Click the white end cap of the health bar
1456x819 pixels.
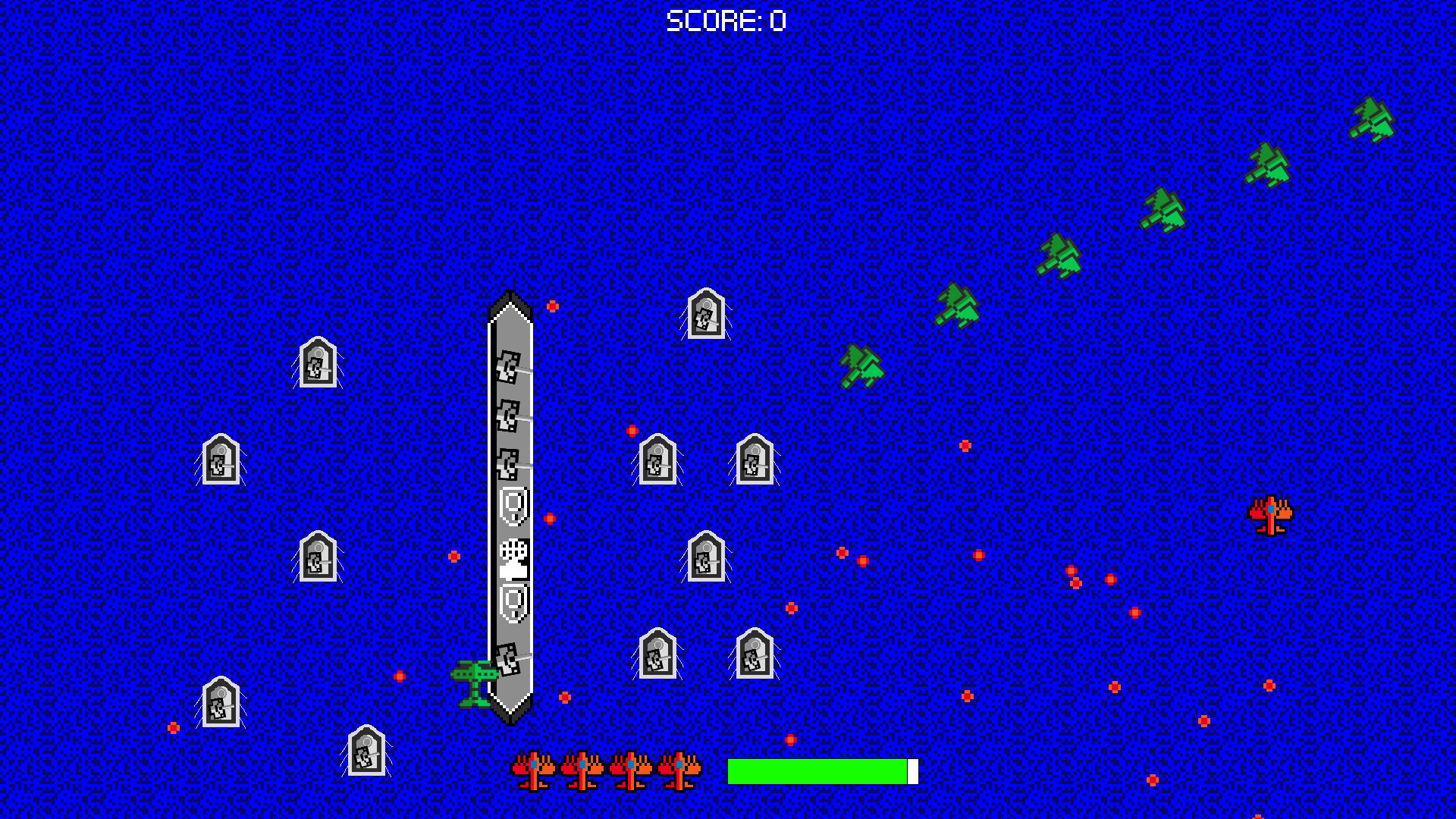coord(912,770)
